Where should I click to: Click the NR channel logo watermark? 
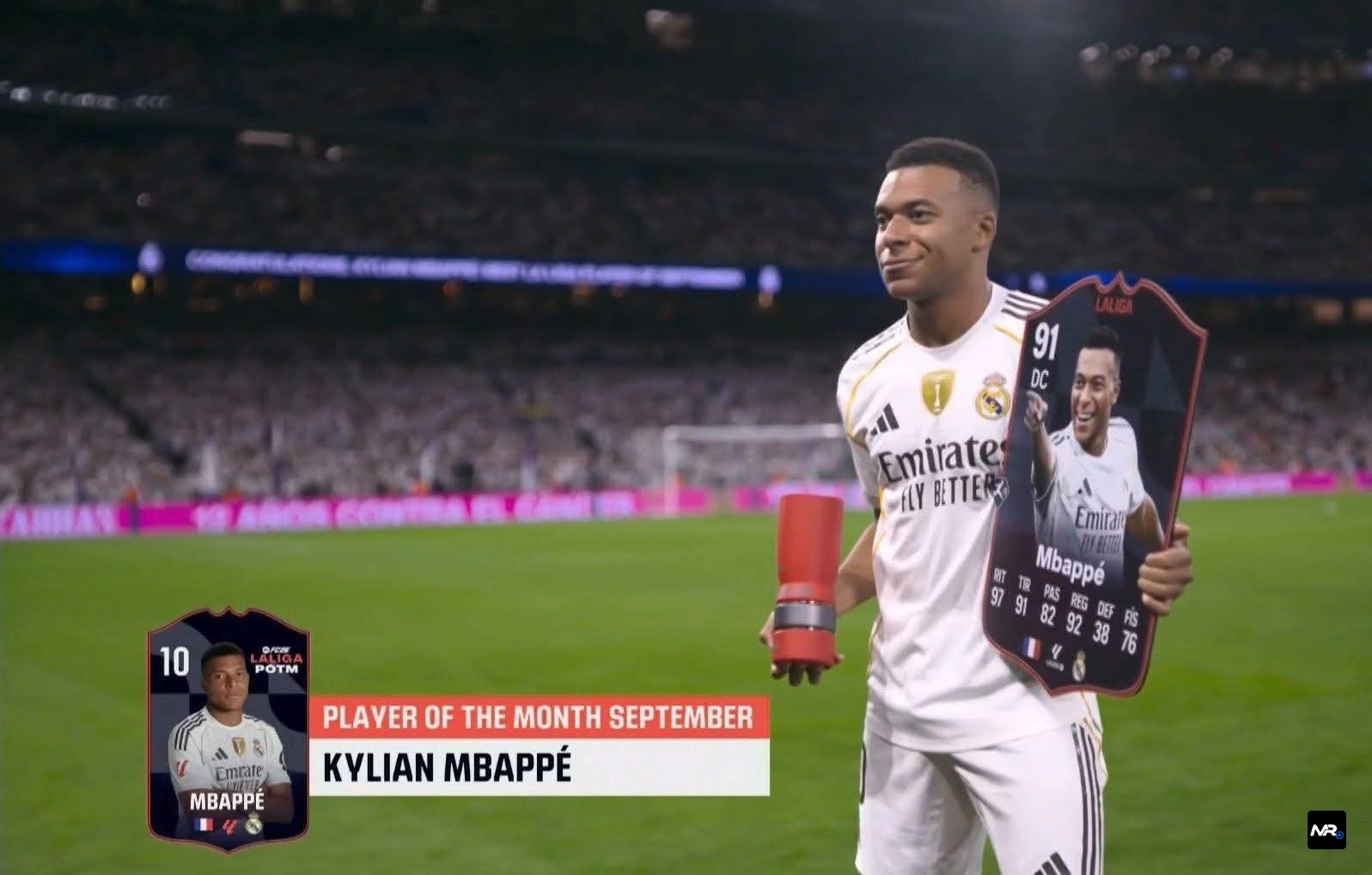click(1326, 829)
